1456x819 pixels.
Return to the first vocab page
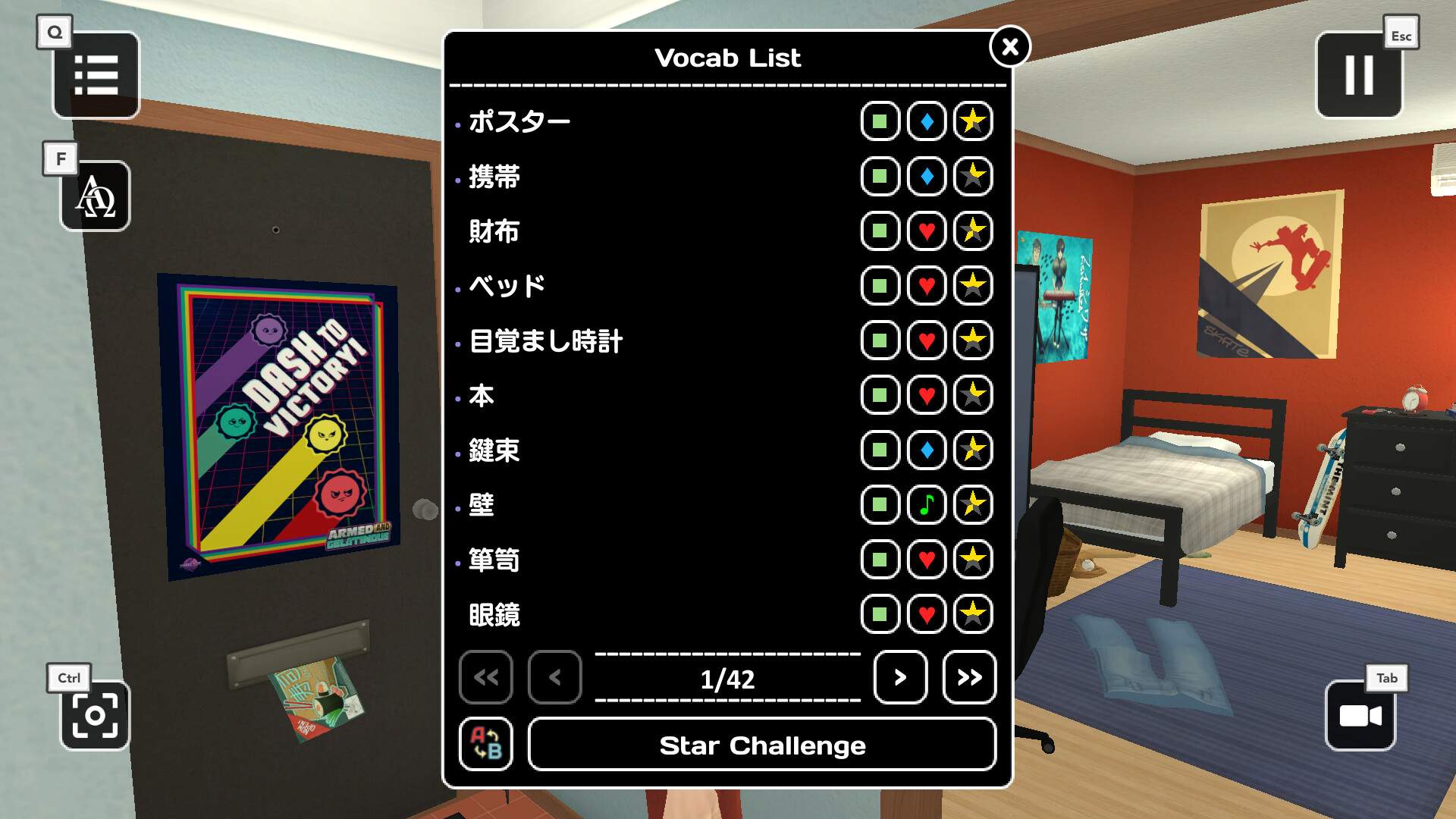click(486, 678)
